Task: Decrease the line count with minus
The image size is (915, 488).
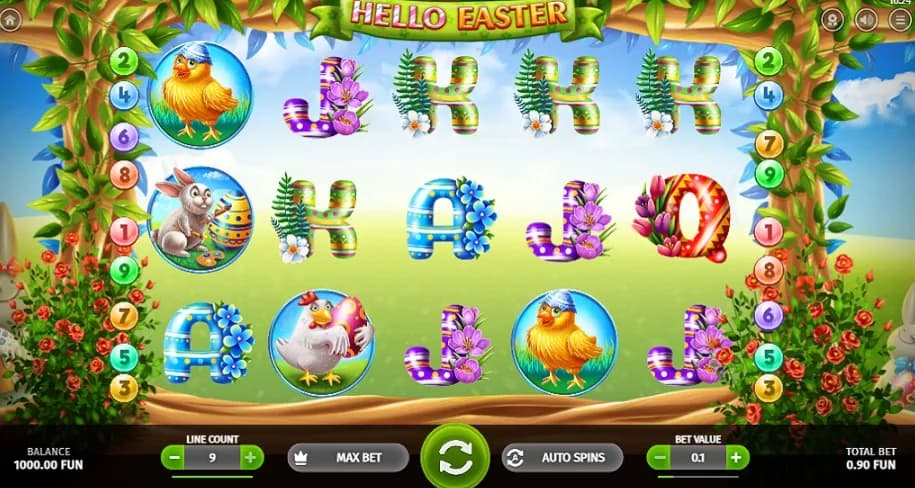Action: [174, 458]
